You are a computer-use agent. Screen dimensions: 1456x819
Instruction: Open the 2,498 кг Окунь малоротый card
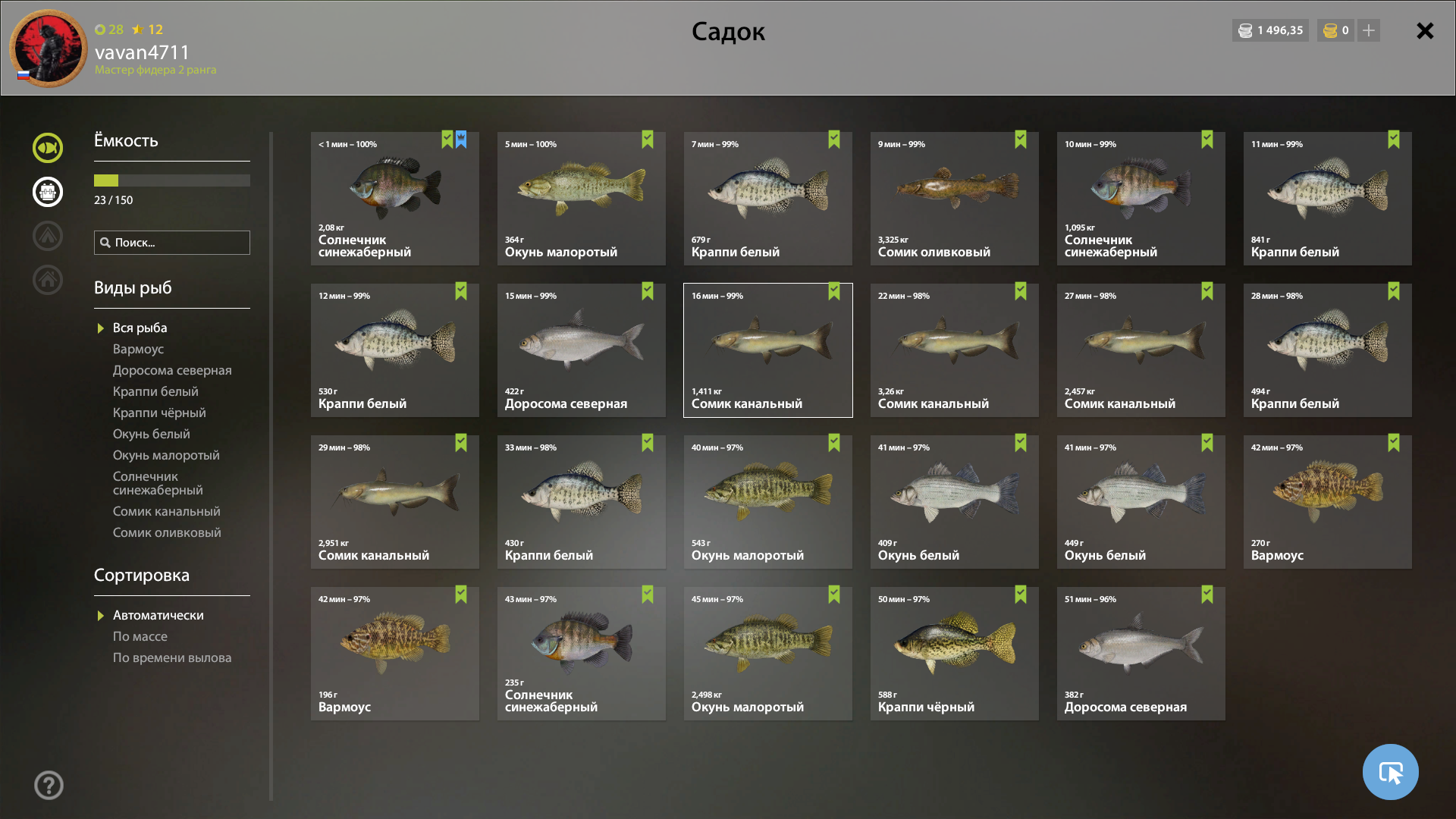pyautogui.click(x=767, y=654)
